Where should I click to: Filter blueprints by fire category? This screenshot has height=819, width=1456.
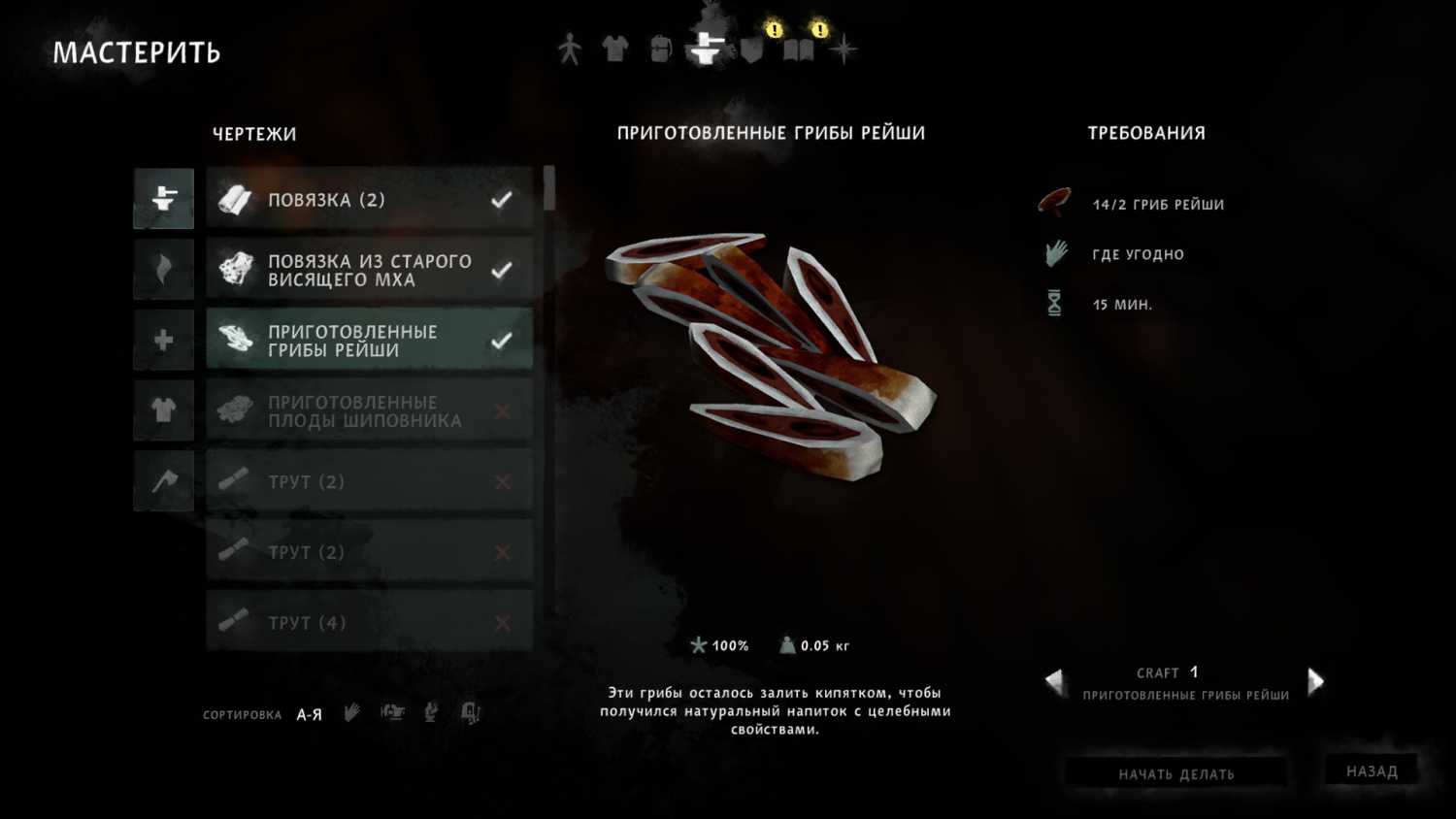pyautogui.click(x=163, y=270)
